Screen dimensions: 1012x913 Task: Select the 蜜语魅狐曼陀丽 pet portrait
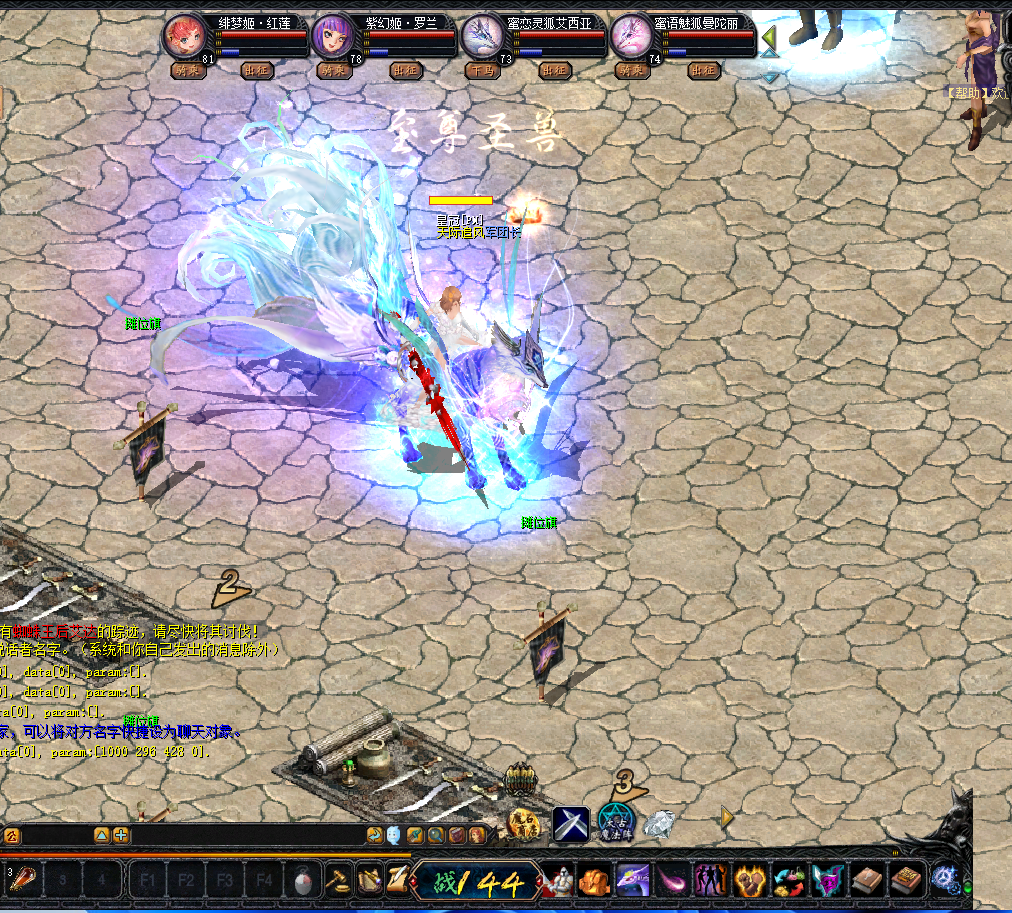click(x=631, y=38)
